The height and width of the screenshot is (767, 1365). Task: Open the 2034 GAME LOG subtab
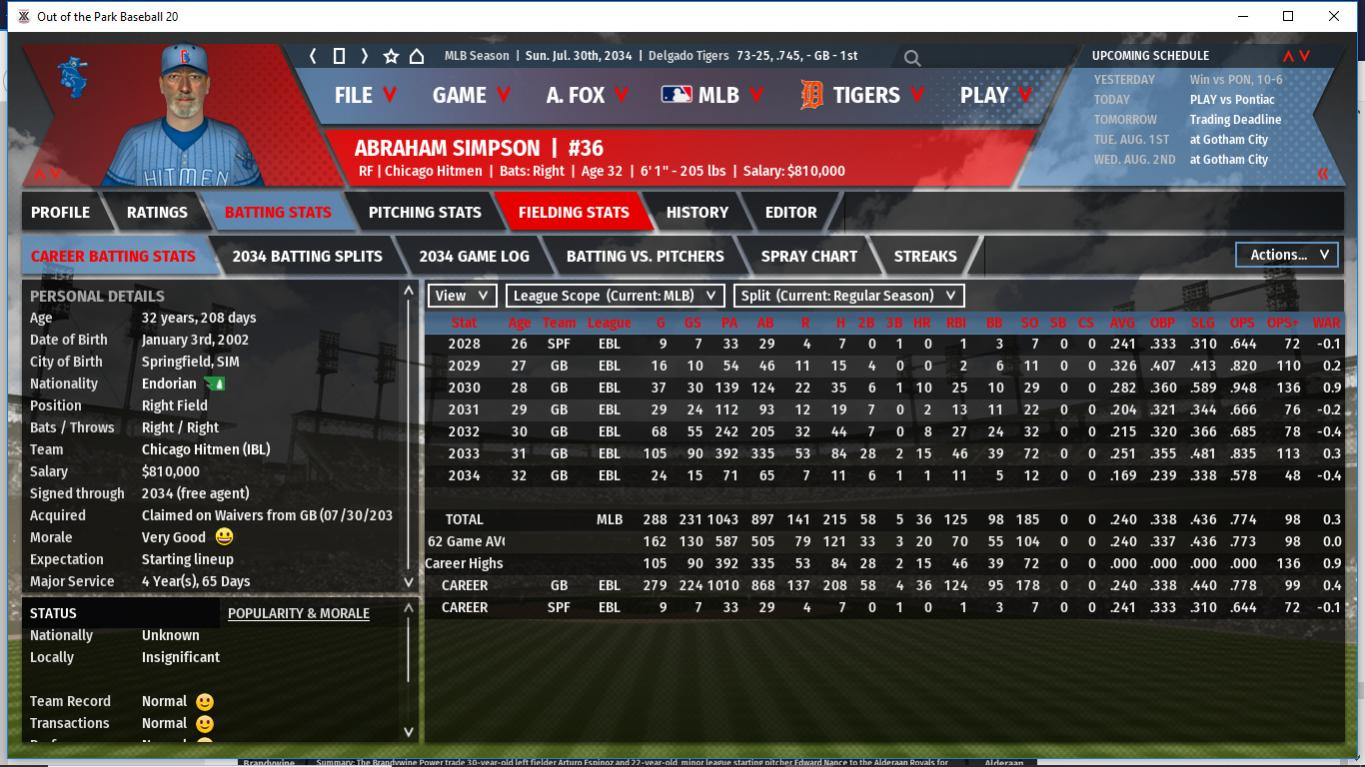pos(474,256)
